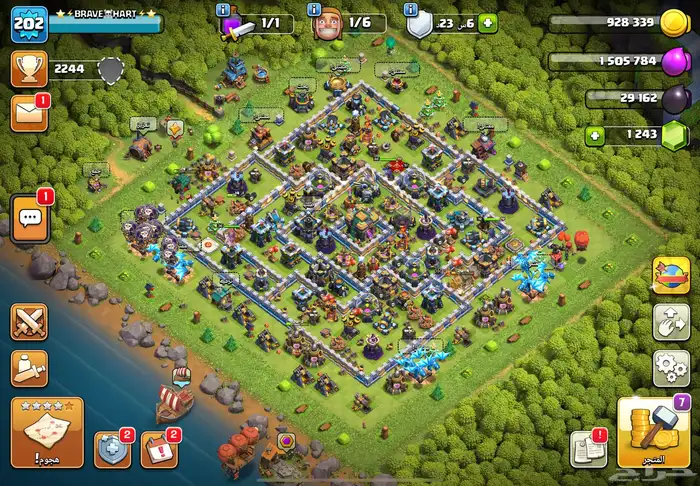This screenshot has width=700, height=486.
Task: Tap the attack map button
Action: click(47, 432)
